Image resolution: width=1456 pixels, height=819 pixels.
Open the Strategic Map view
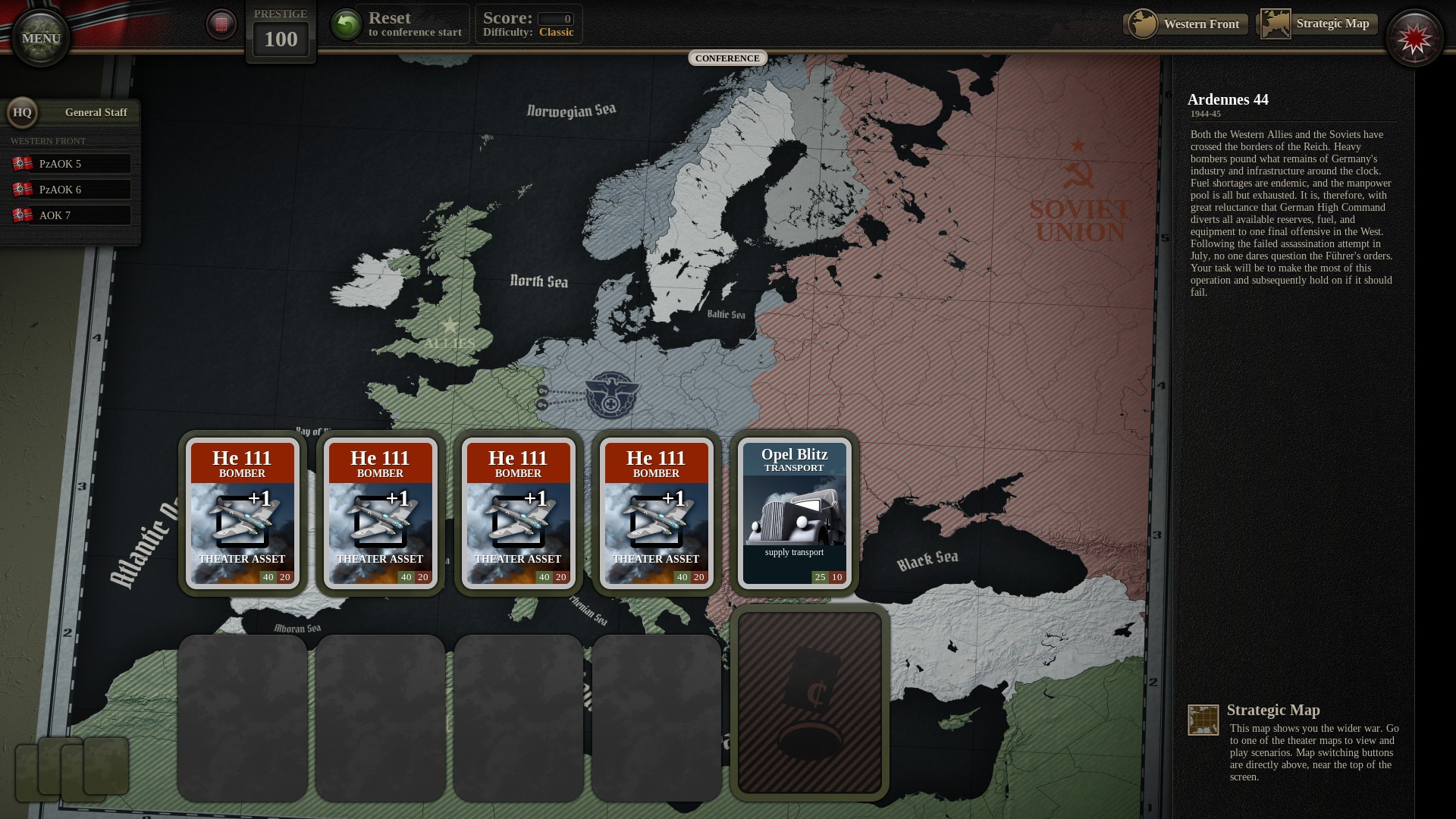(1316, 24)
